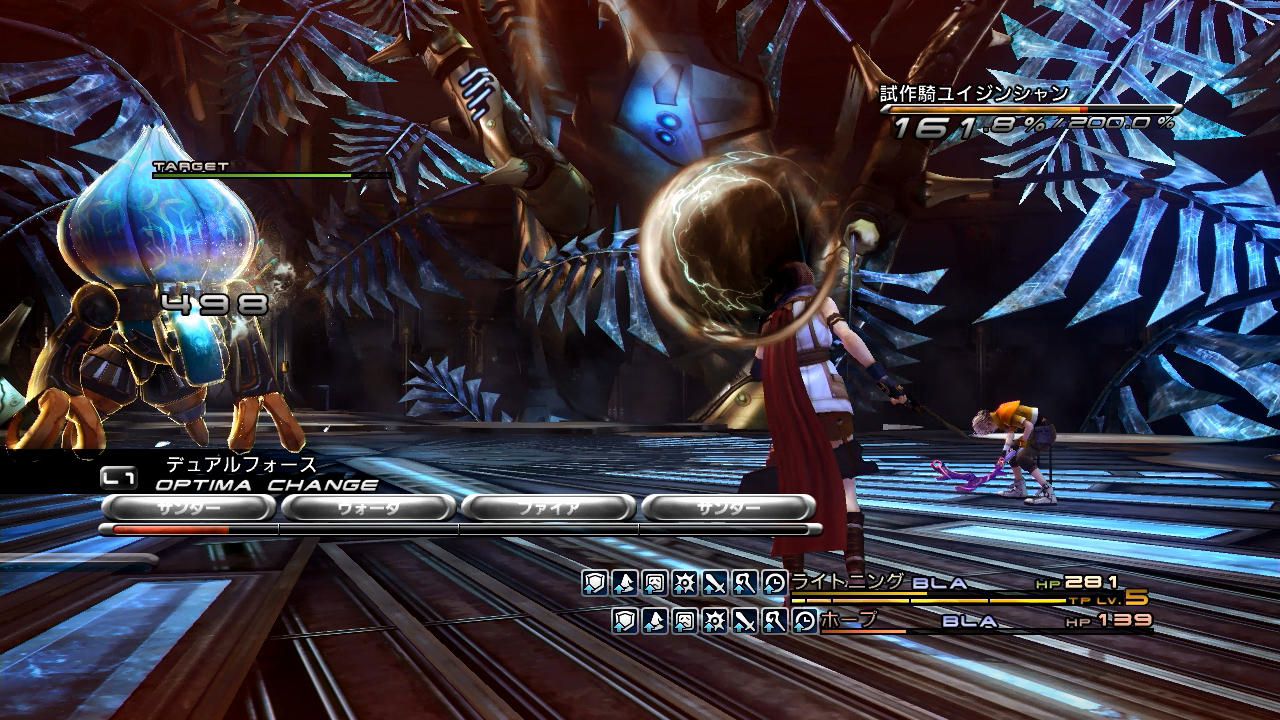Inspect Hope's sword Bravery buff icon
The image size is (1280, 720).
745,621
